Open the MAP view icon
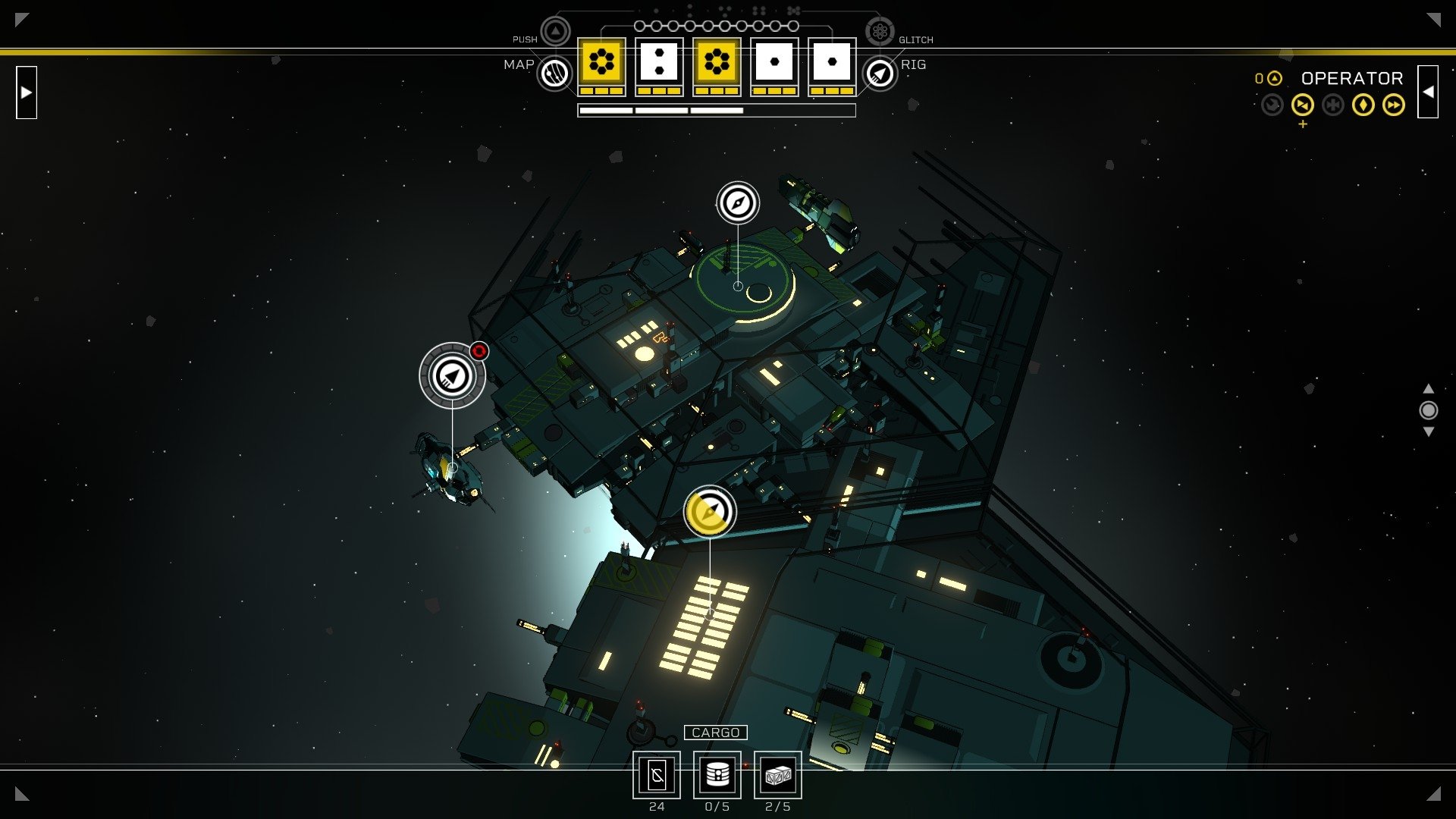Screen dimensions: 1456x819 click(556, 73)
